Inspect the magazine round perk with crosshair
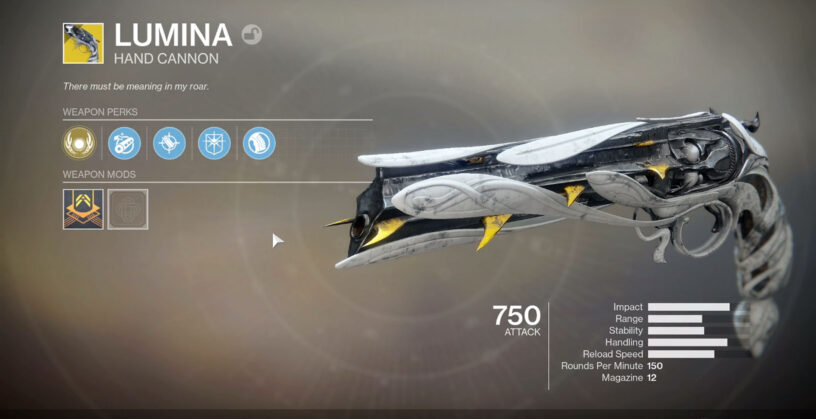The height and width of the screenshot is (419, 816). (x=169, y=143)
